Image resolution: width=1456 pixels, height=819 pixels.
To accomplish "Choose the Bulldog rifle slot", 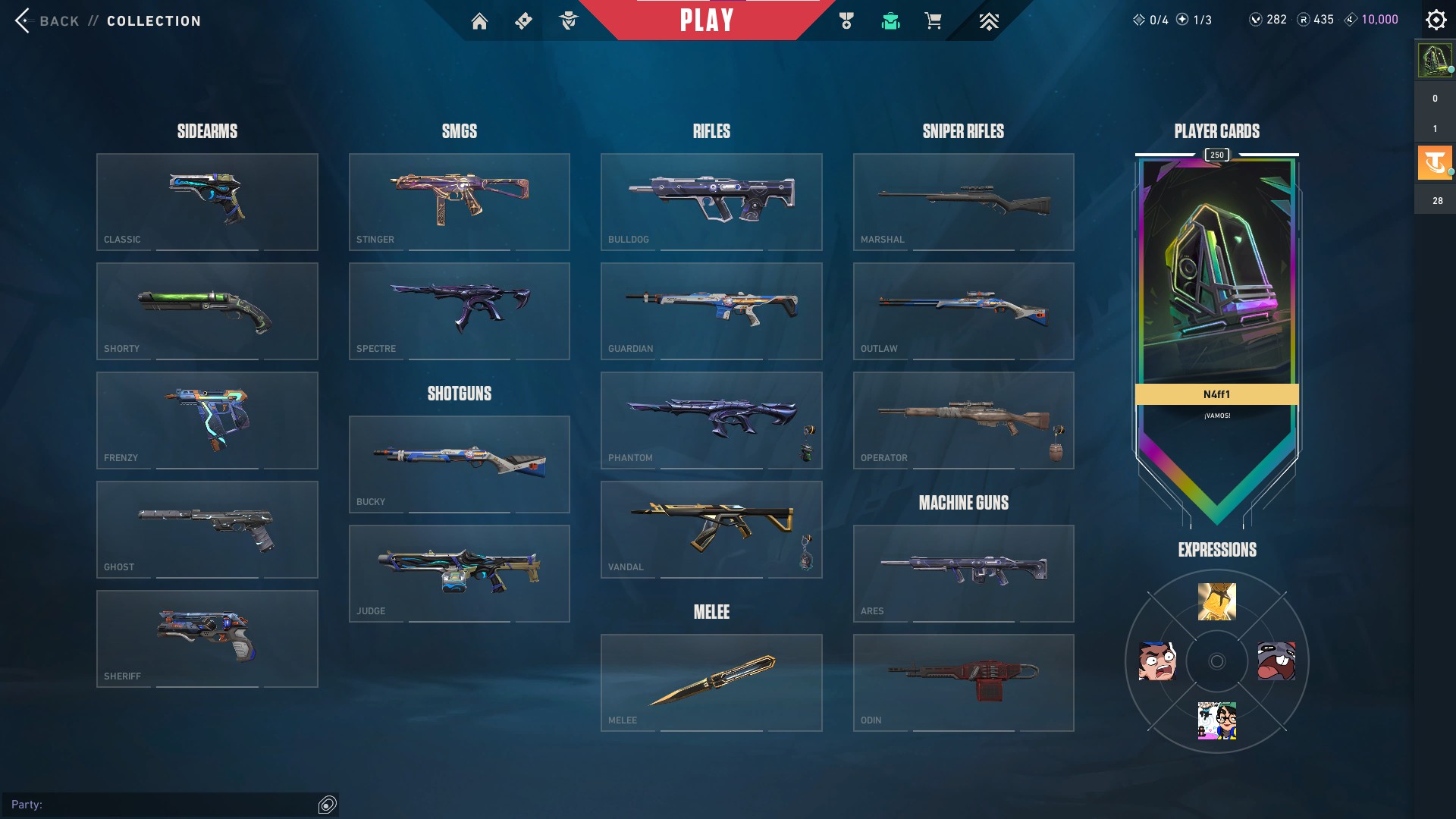I will [711, 202].
